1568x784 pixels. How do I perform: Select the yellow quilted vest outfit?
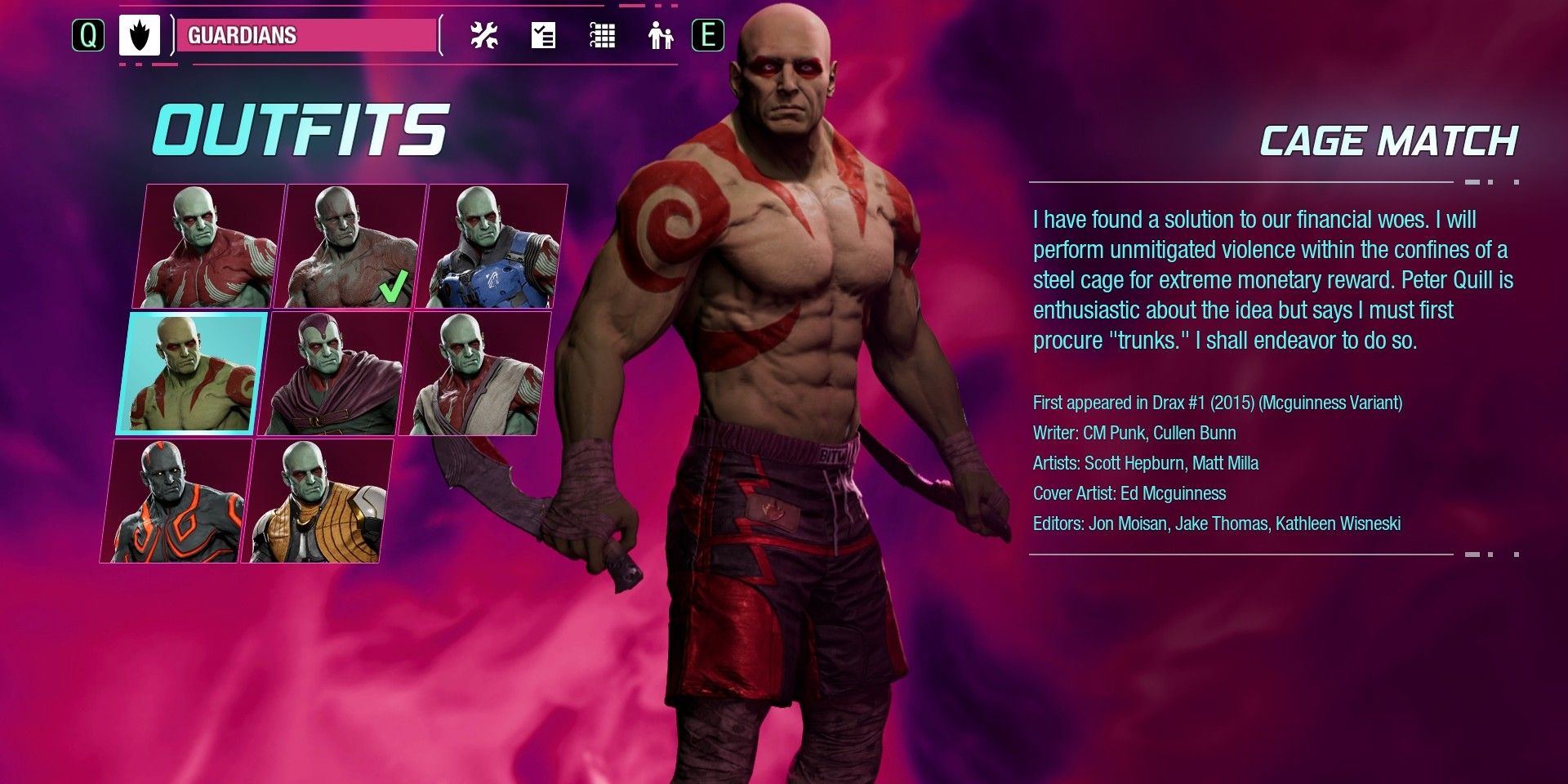(318, 501)
